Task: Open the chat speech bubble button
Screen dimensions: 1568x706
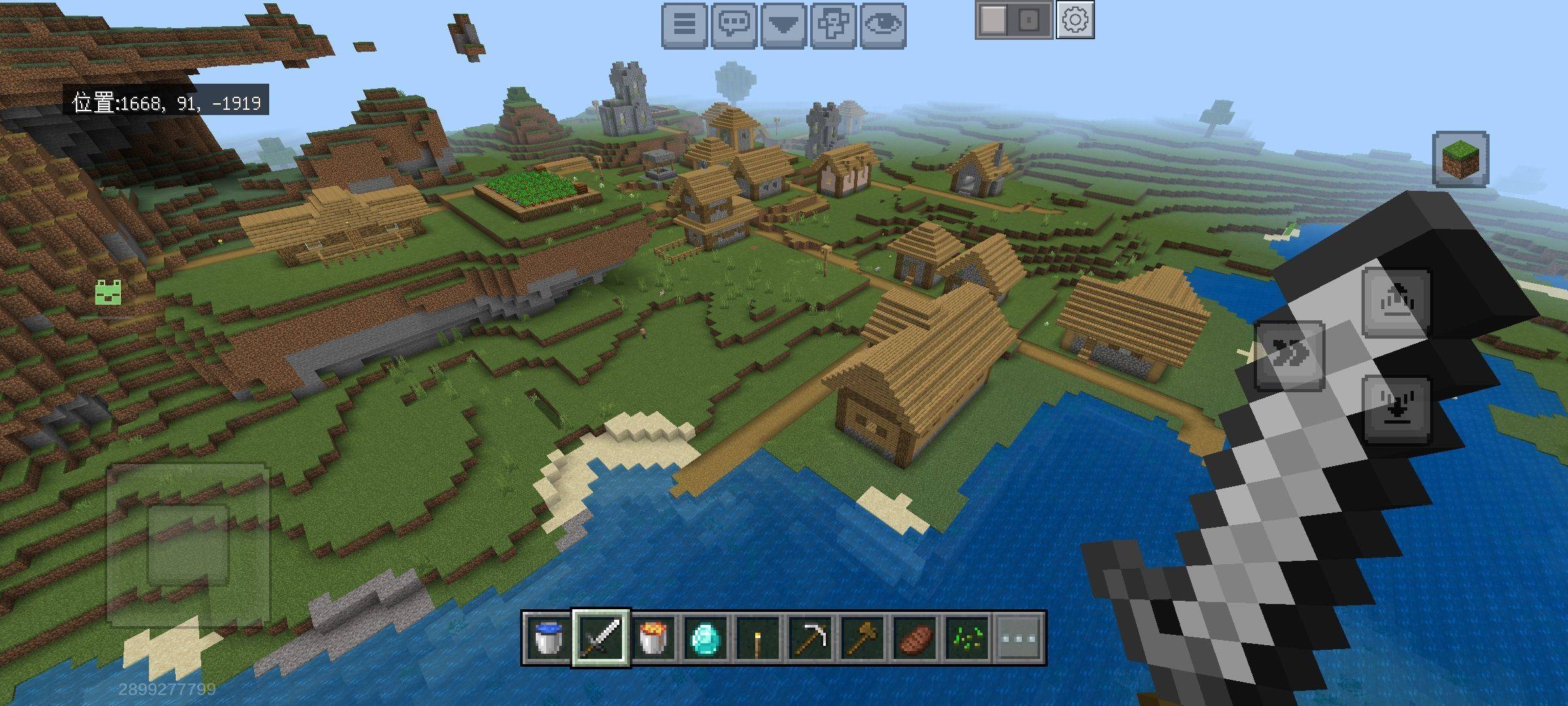Action: tap(734, 25)
